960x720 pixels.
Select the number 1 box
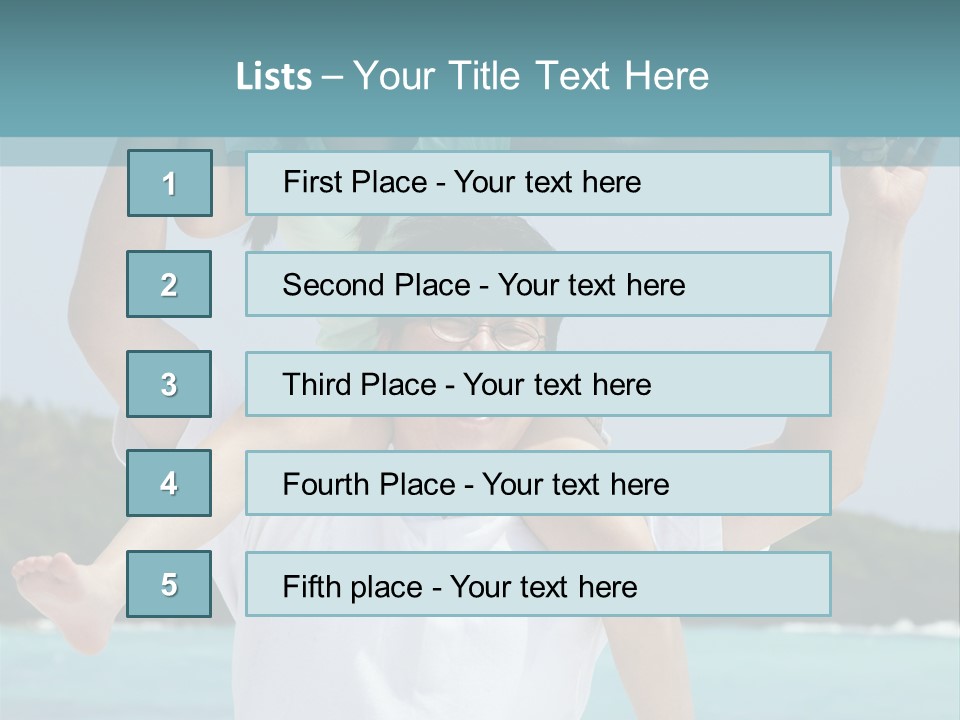(169, 183)
